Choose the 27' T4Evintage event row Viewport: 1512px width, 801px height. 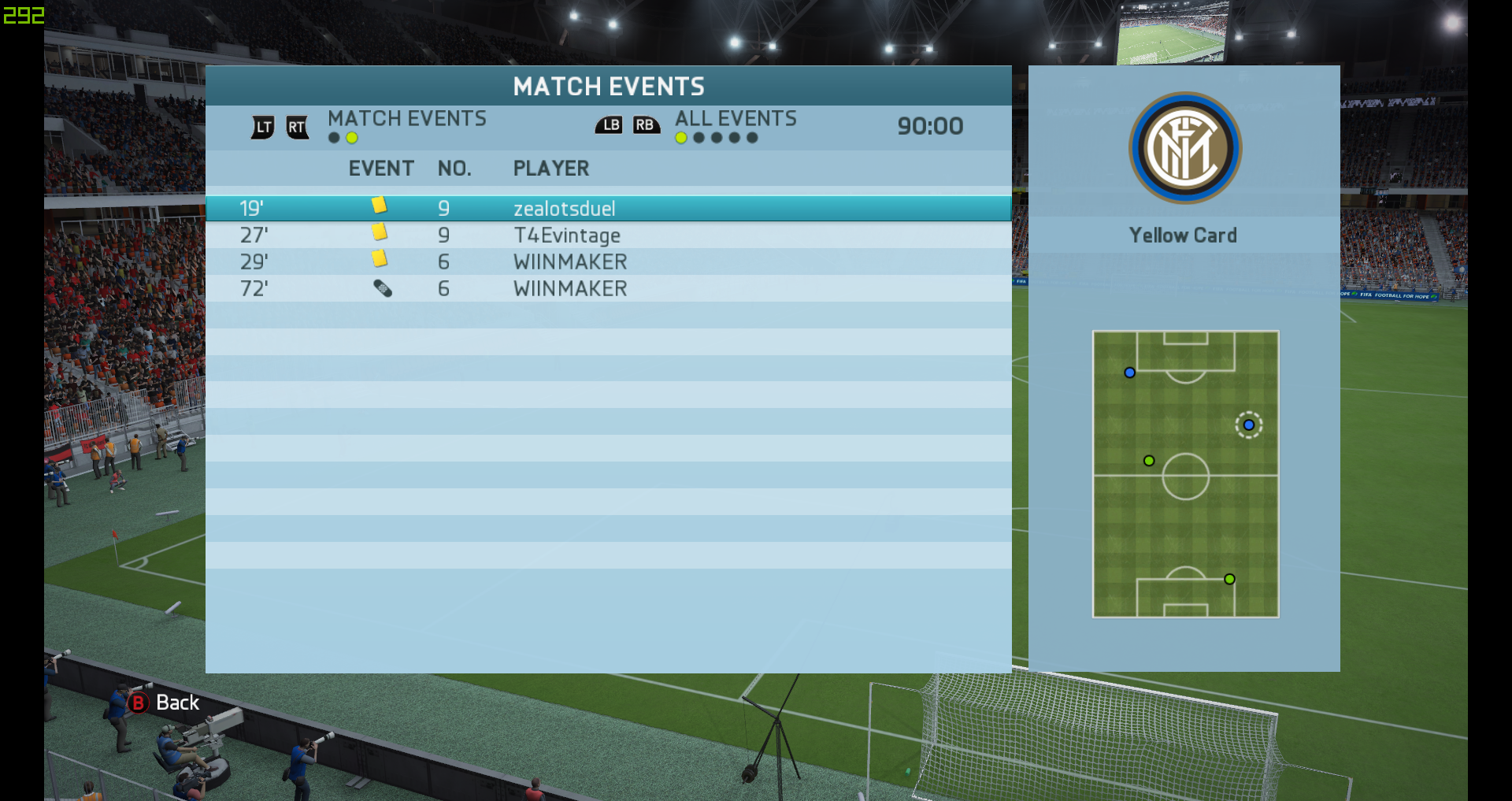[x=608, y=235]
